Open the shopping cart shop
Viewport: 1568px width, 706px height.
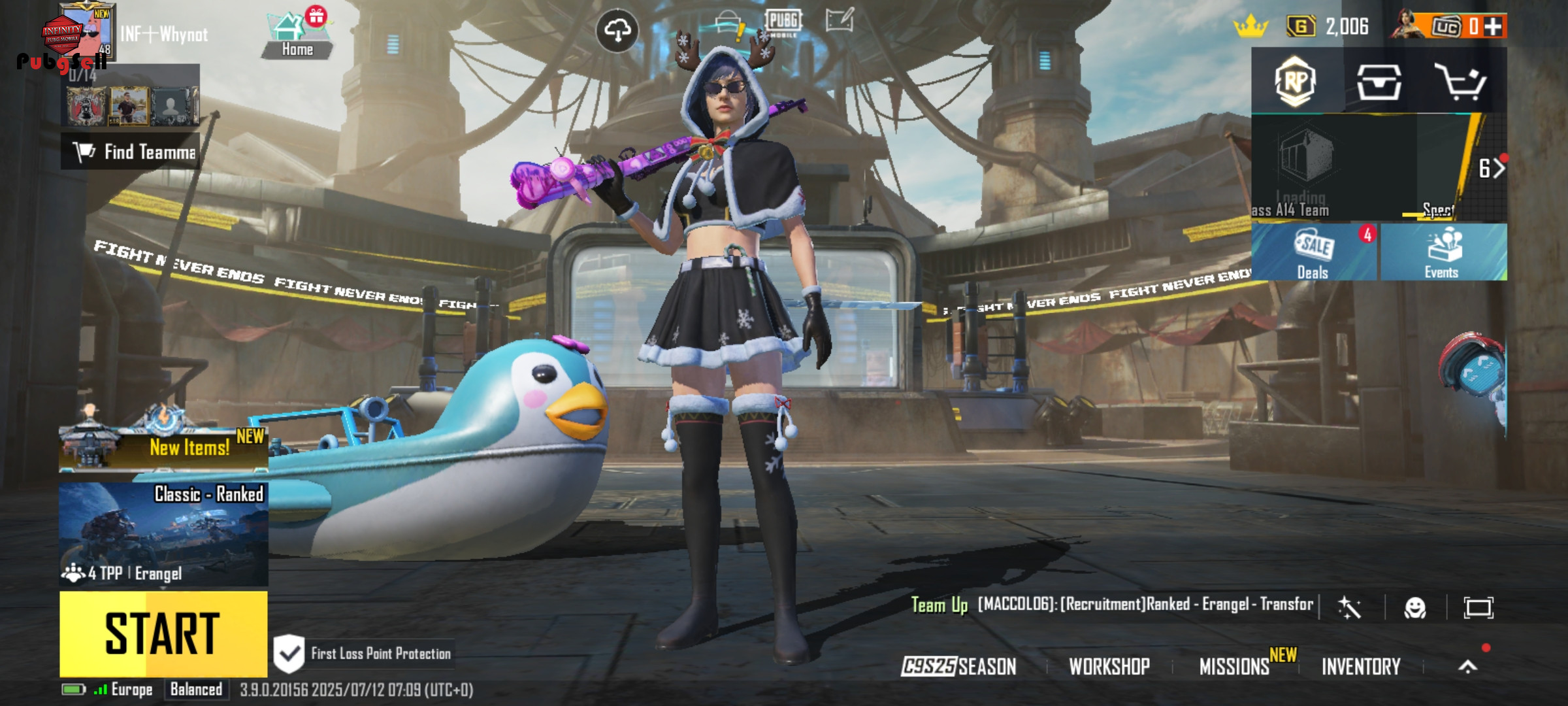(x=1461, y=82)
